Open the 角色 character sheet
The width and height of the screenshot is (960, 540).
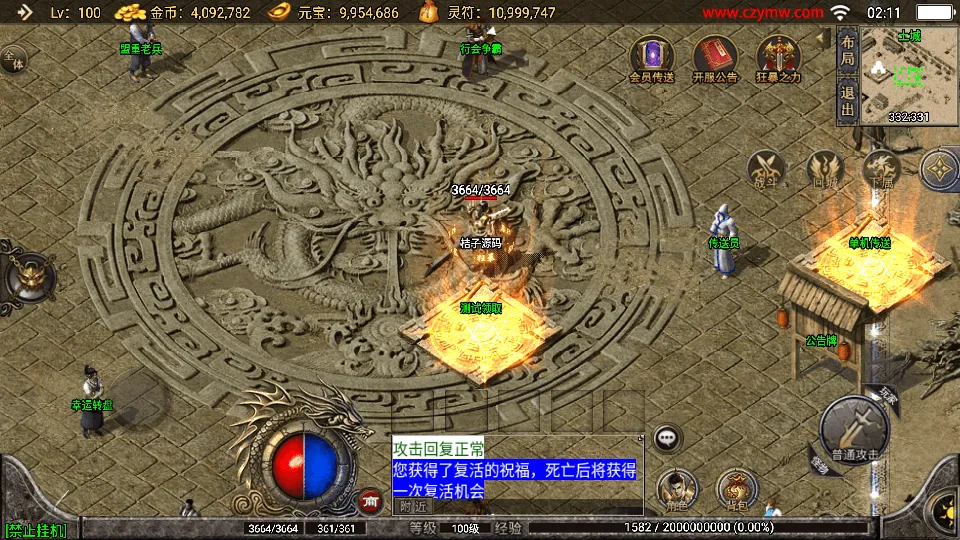click(677, 489)
